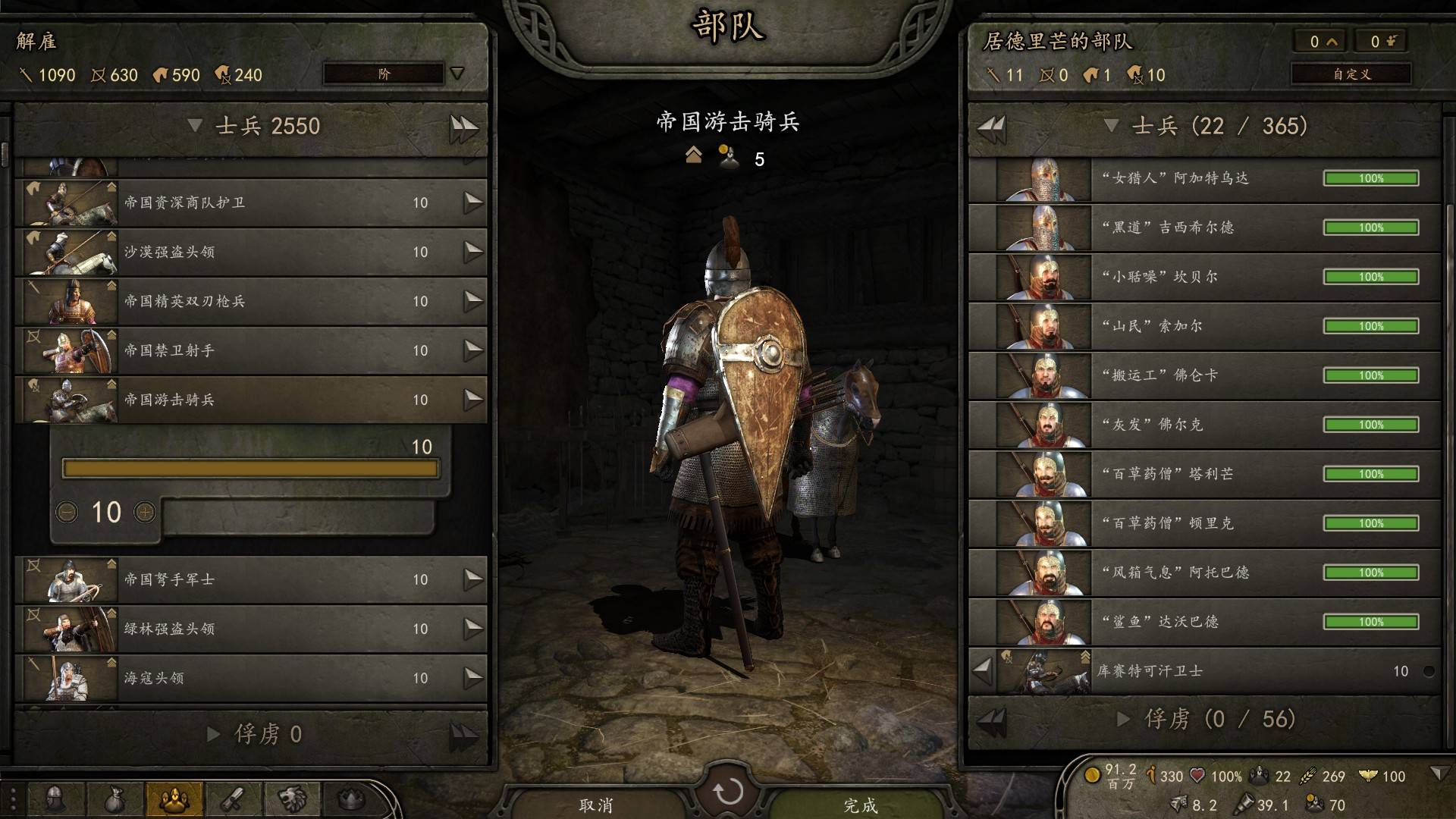Transfer all left soldiers with double arrow

coord(463,127)
